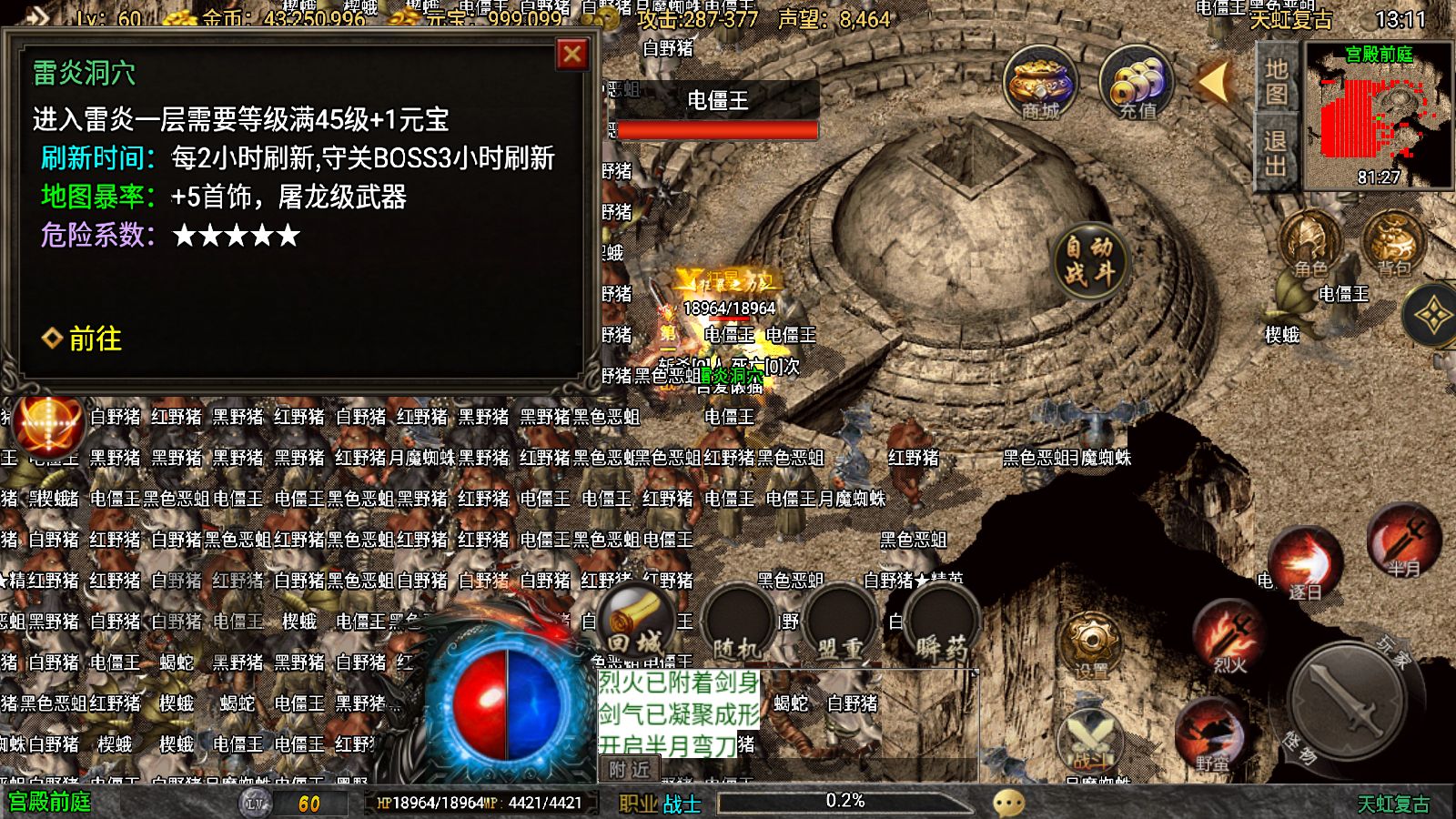Screen dimensions: 1456x819
Task: Open the chat bubble icon
Action: pos(1008,803)
